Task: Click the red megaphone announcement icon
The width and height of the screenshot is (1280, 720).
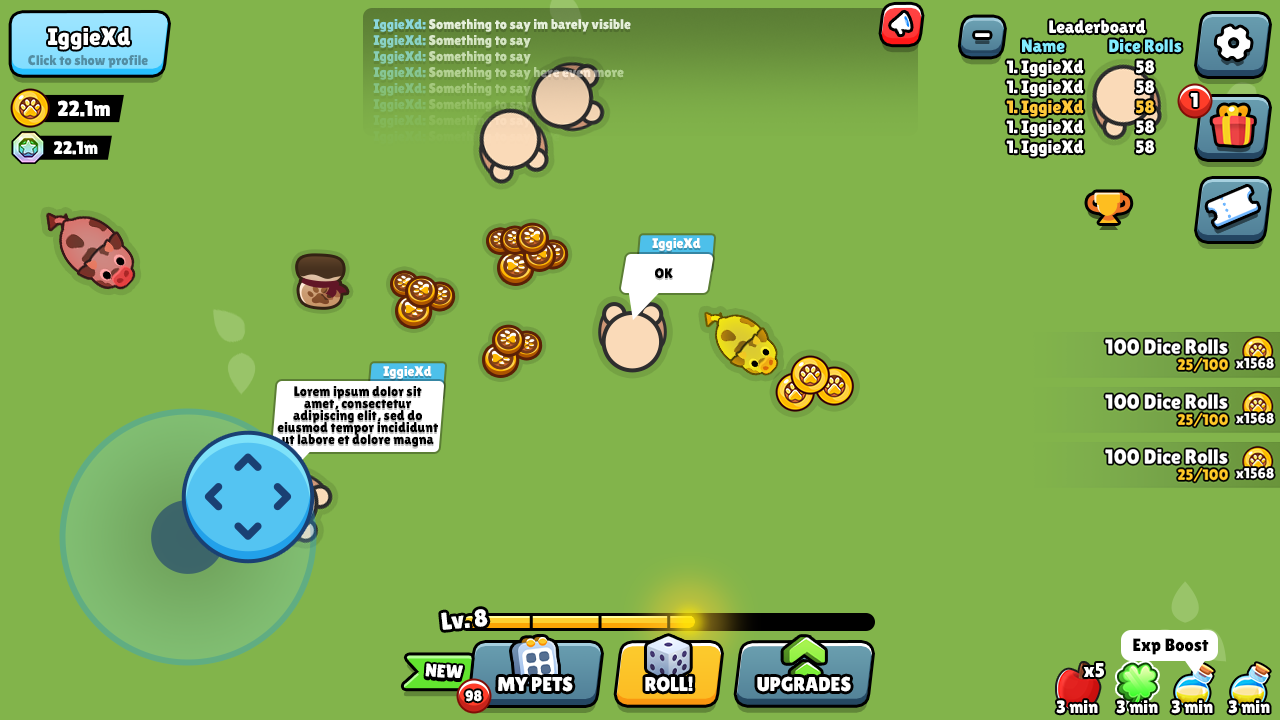Action: [899, 25]
